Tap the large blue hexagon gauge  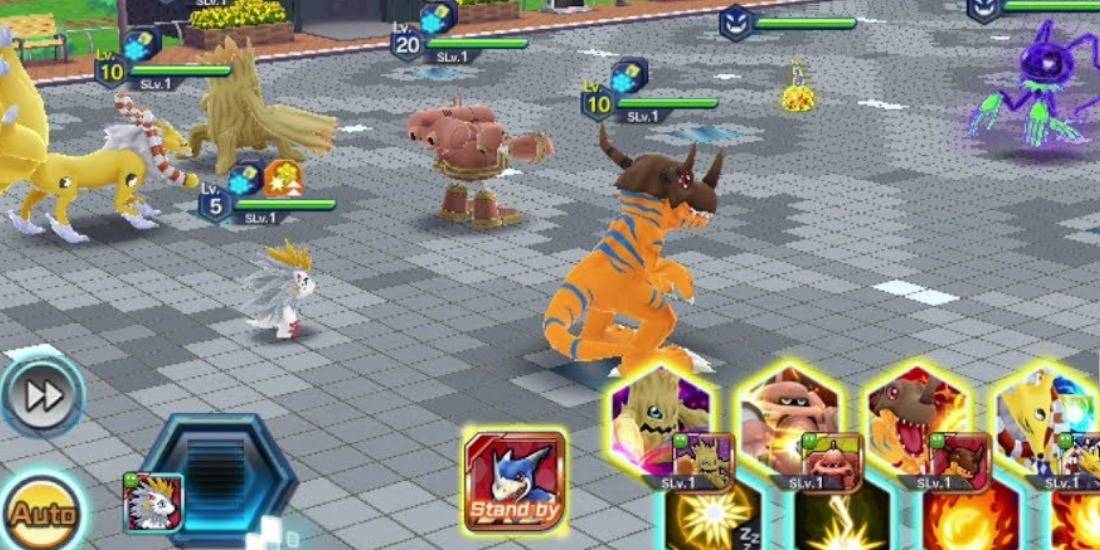[x=217, y=480]
